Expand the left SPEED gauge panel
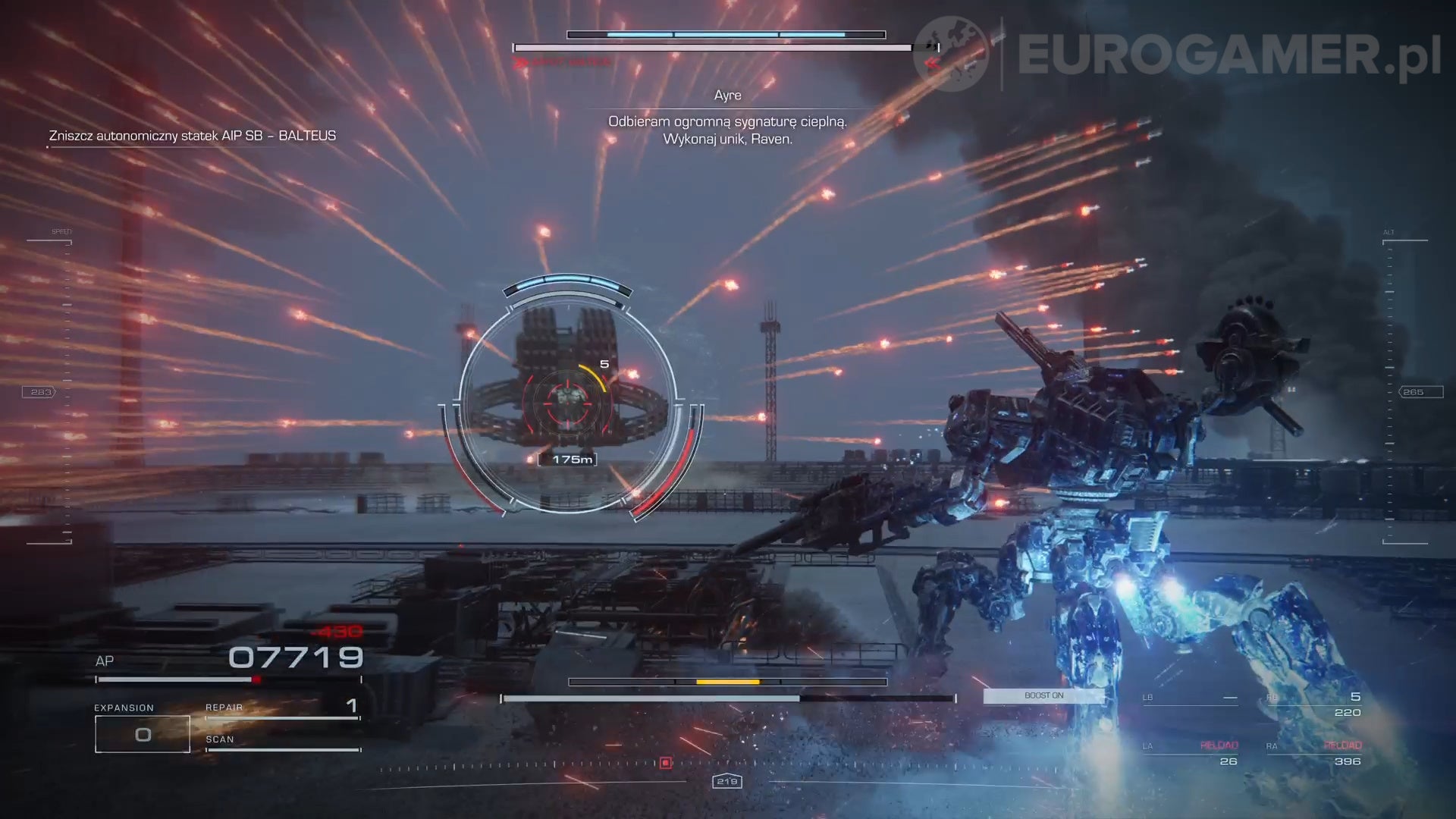Viewport: 1456px width, 819px height. (x=62, y=230)
